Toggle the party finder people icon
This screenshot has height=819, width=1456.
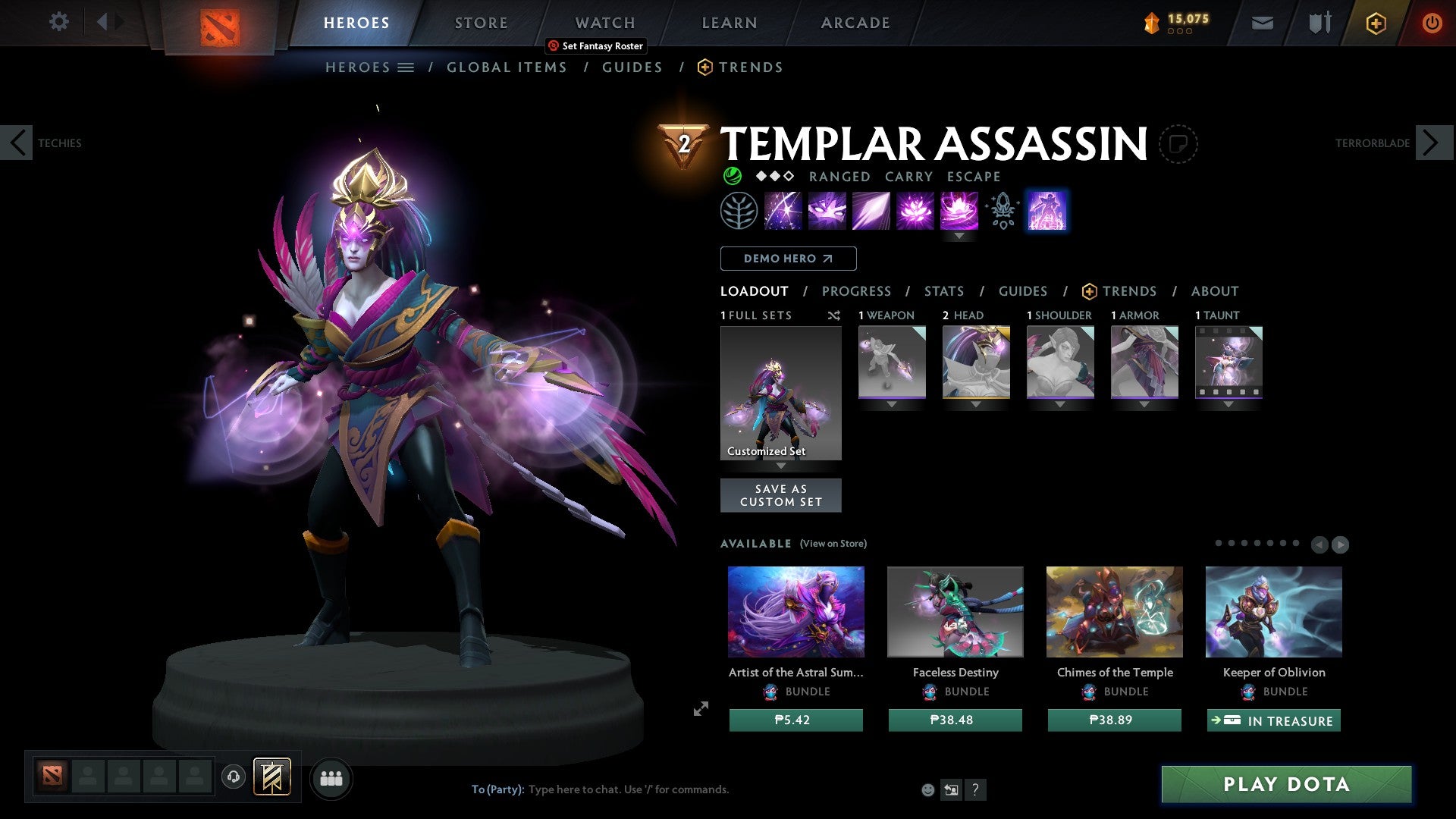tap(331, 777)
